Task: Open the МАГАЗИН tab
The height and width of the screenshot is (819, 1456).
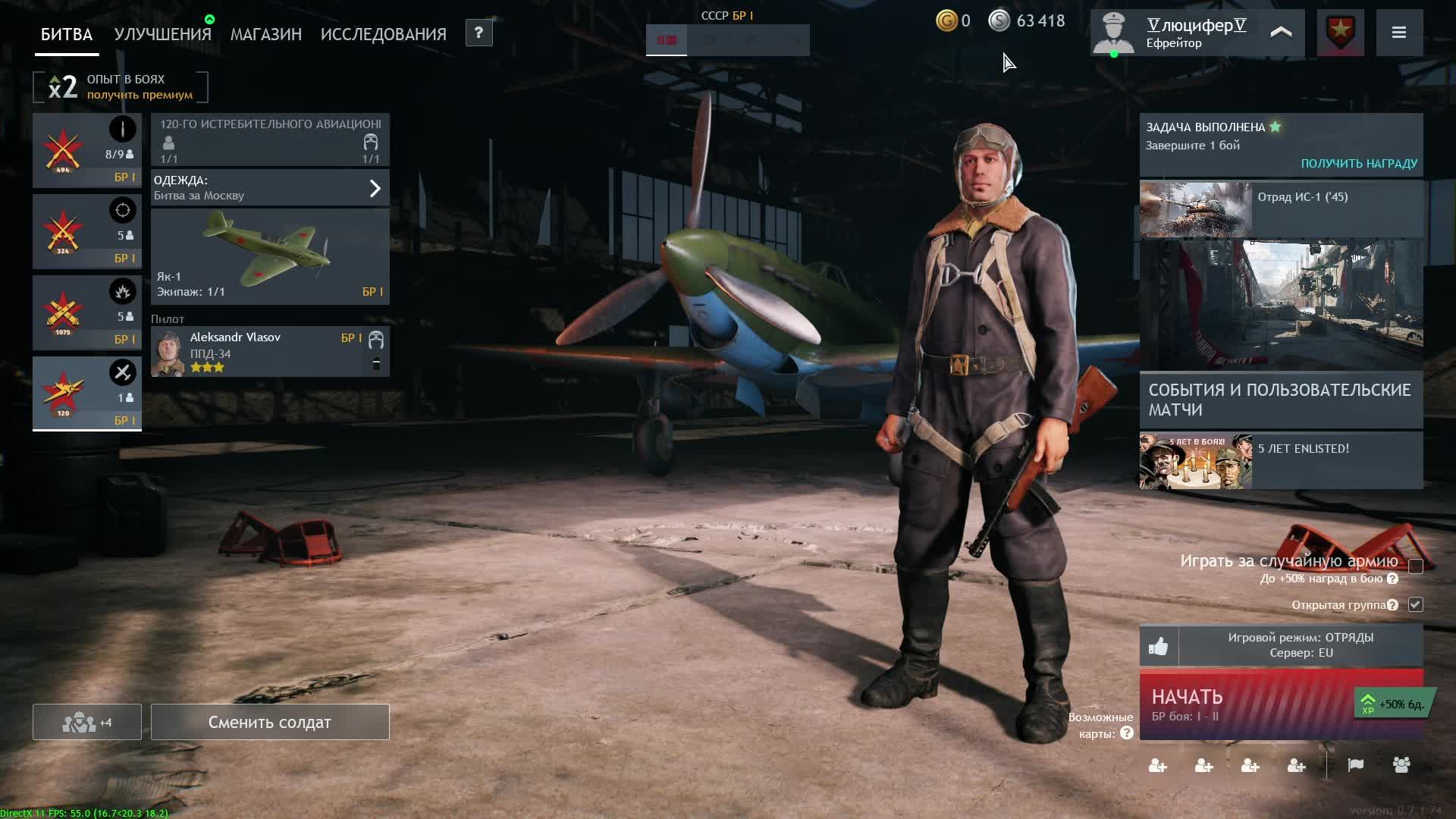Action: click(265, 34)
